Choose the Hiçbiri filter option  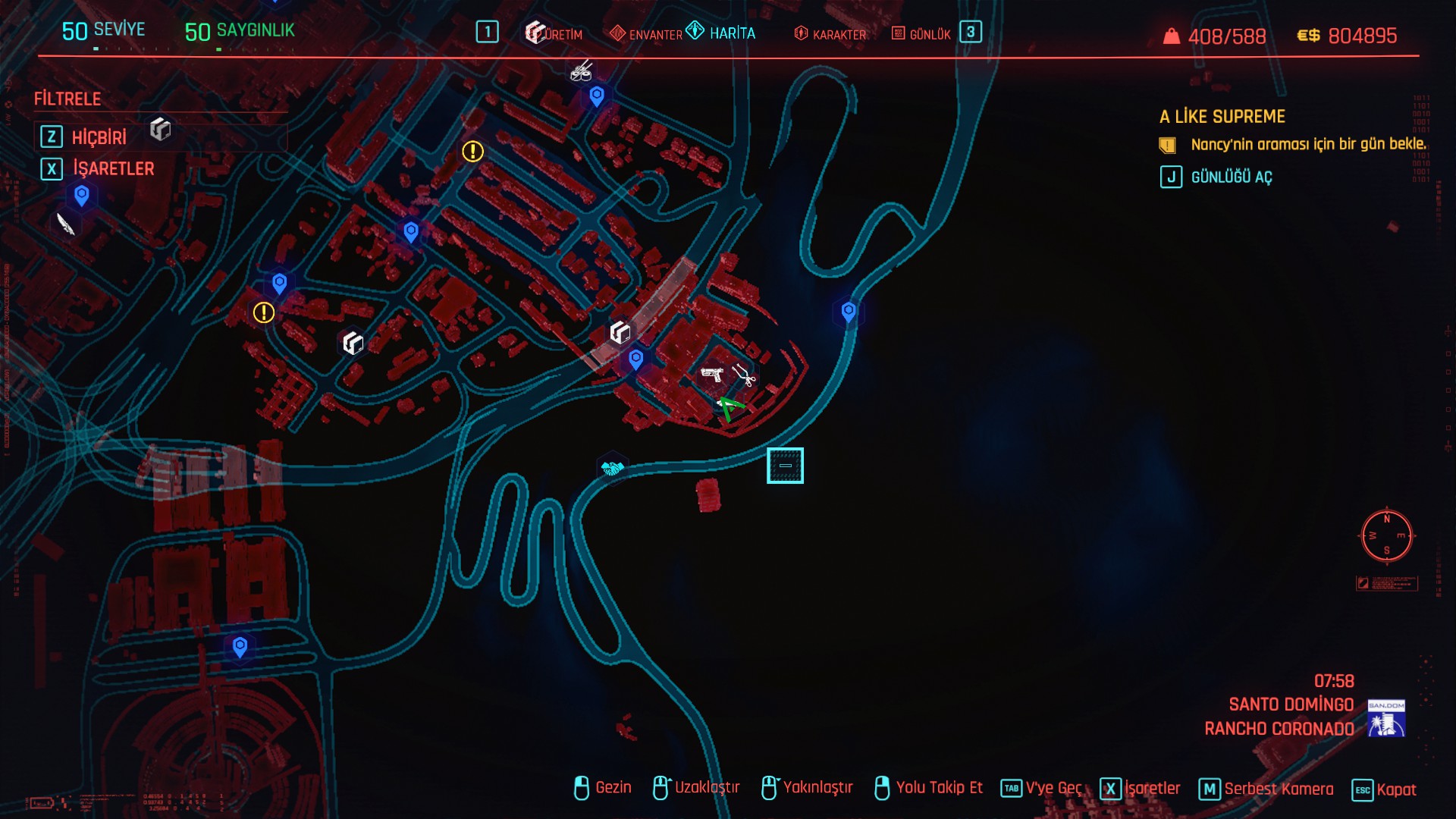click(x=99, y=137)
